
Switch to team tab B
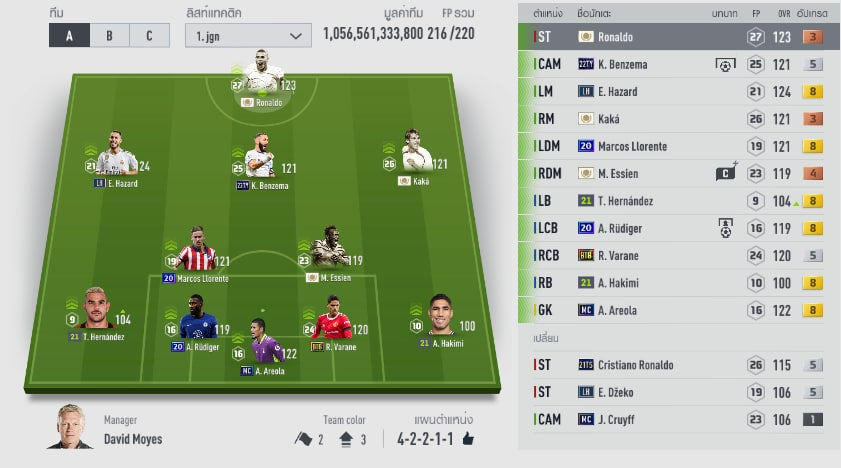tap(109, 35)
